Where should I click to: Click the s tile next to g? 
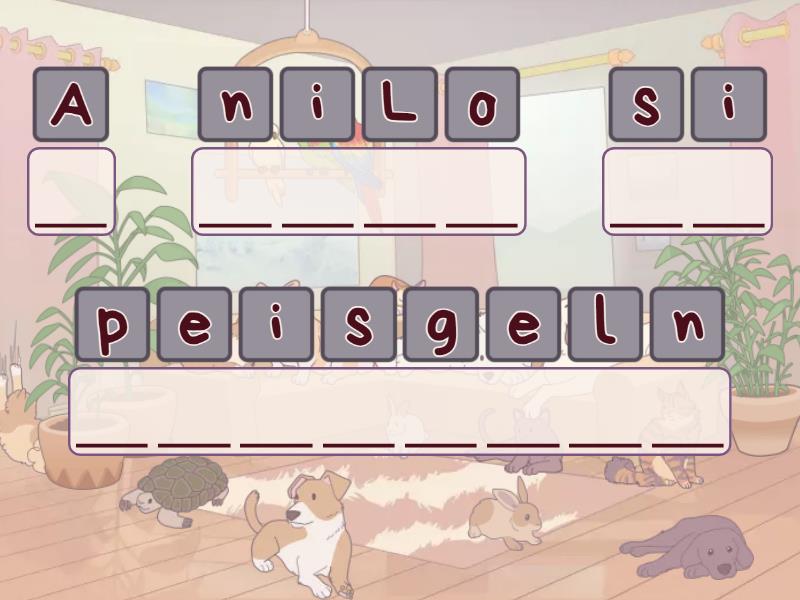coord(359,324)
